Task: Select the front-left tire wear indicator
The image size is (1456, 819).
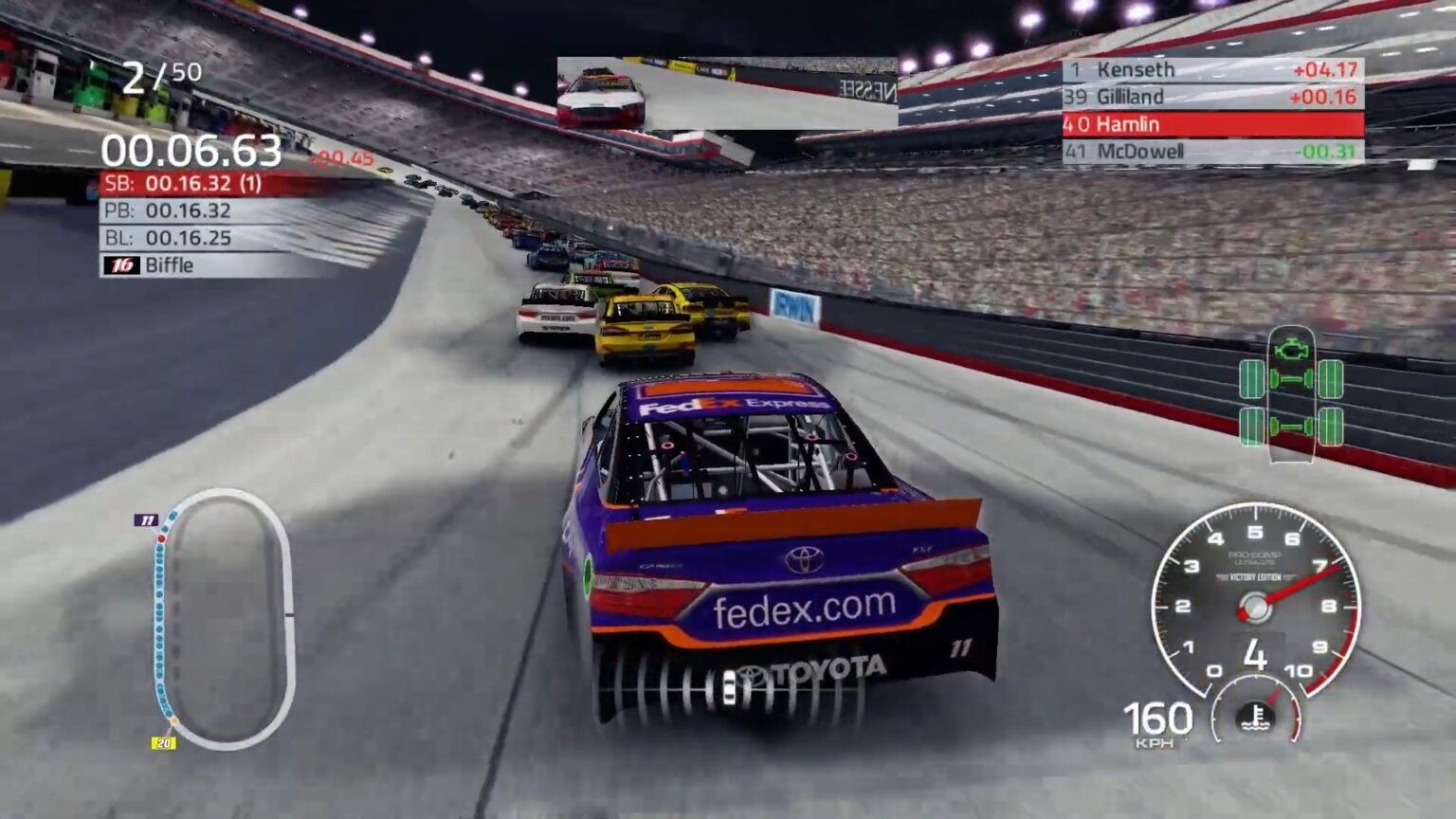Action: [x=1252, y=379]
